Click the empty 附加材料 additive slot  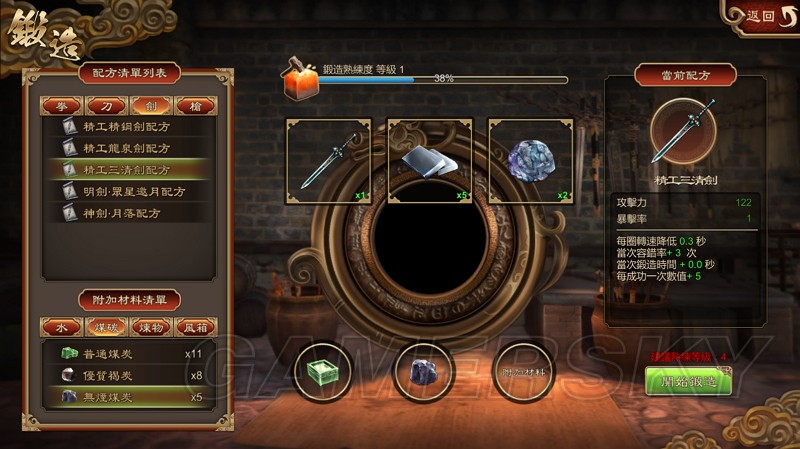pyautogui.click(x=526, y=372)
